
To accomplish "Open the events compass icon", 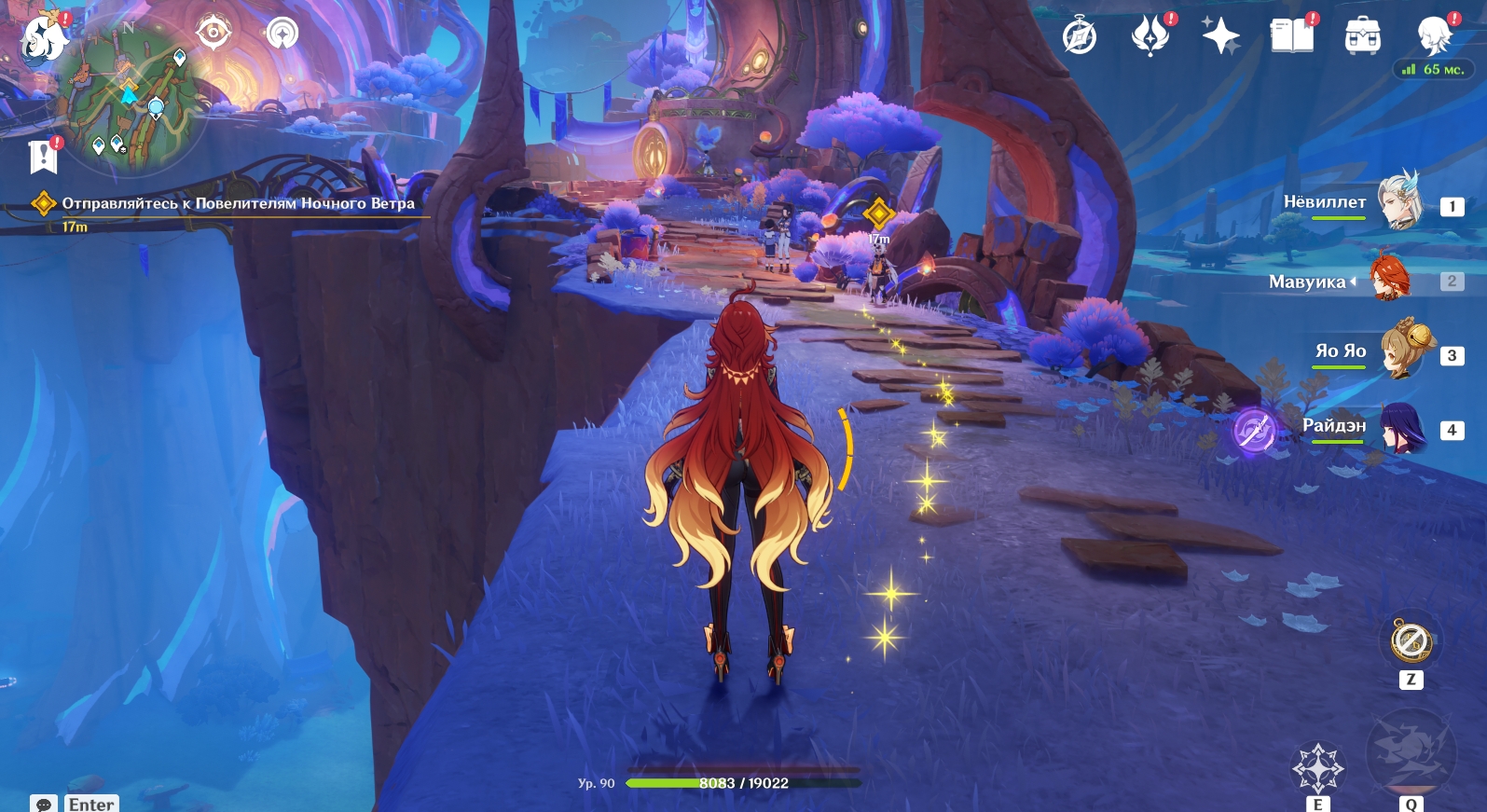I will pos(1080,36).
